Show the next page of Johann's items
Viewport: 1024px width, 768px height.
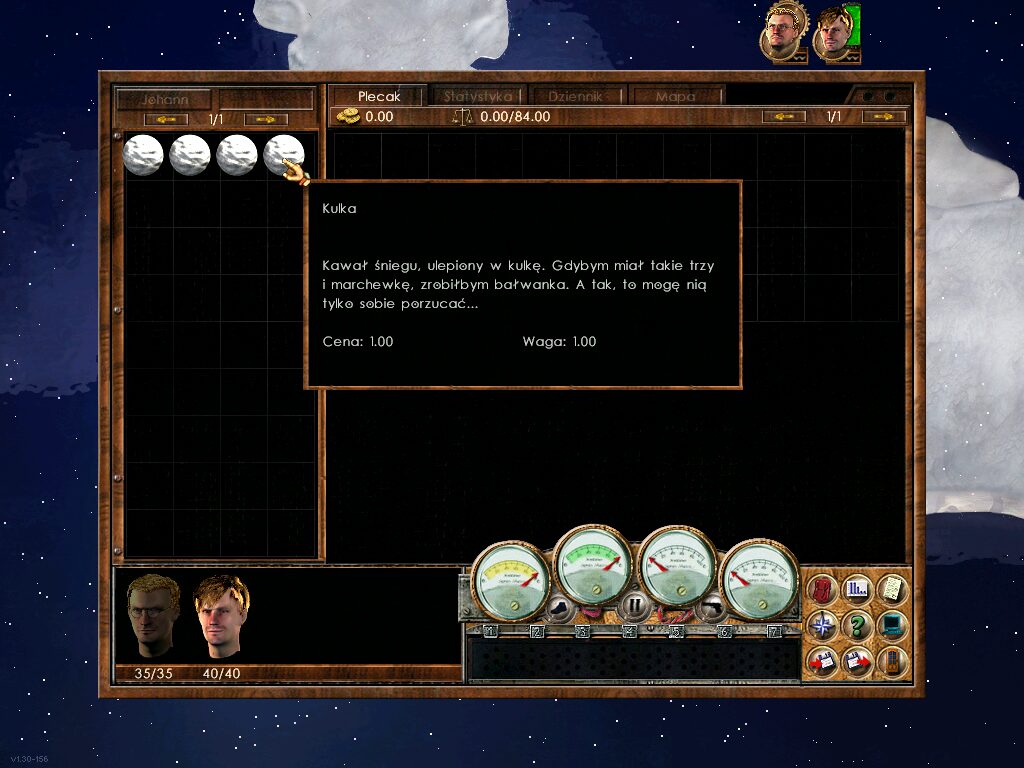click(x=266, y=120)
